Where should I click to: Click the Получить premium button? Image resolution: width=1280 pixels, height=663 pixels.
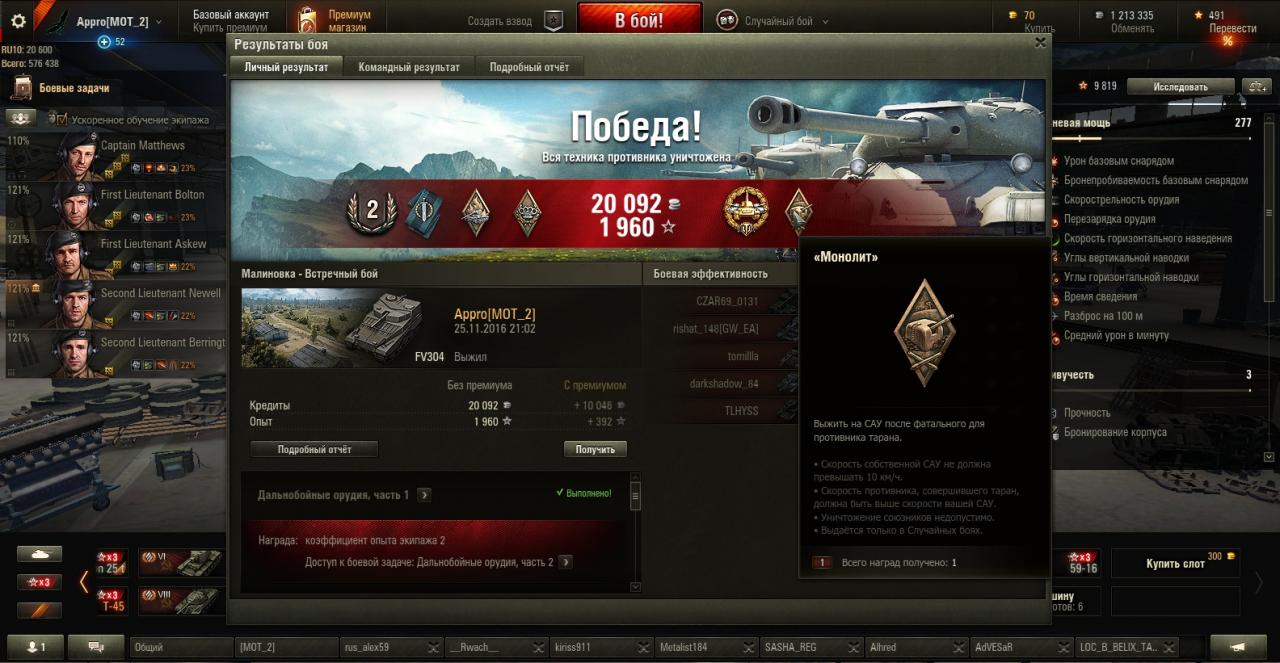(x=595, y=449)
